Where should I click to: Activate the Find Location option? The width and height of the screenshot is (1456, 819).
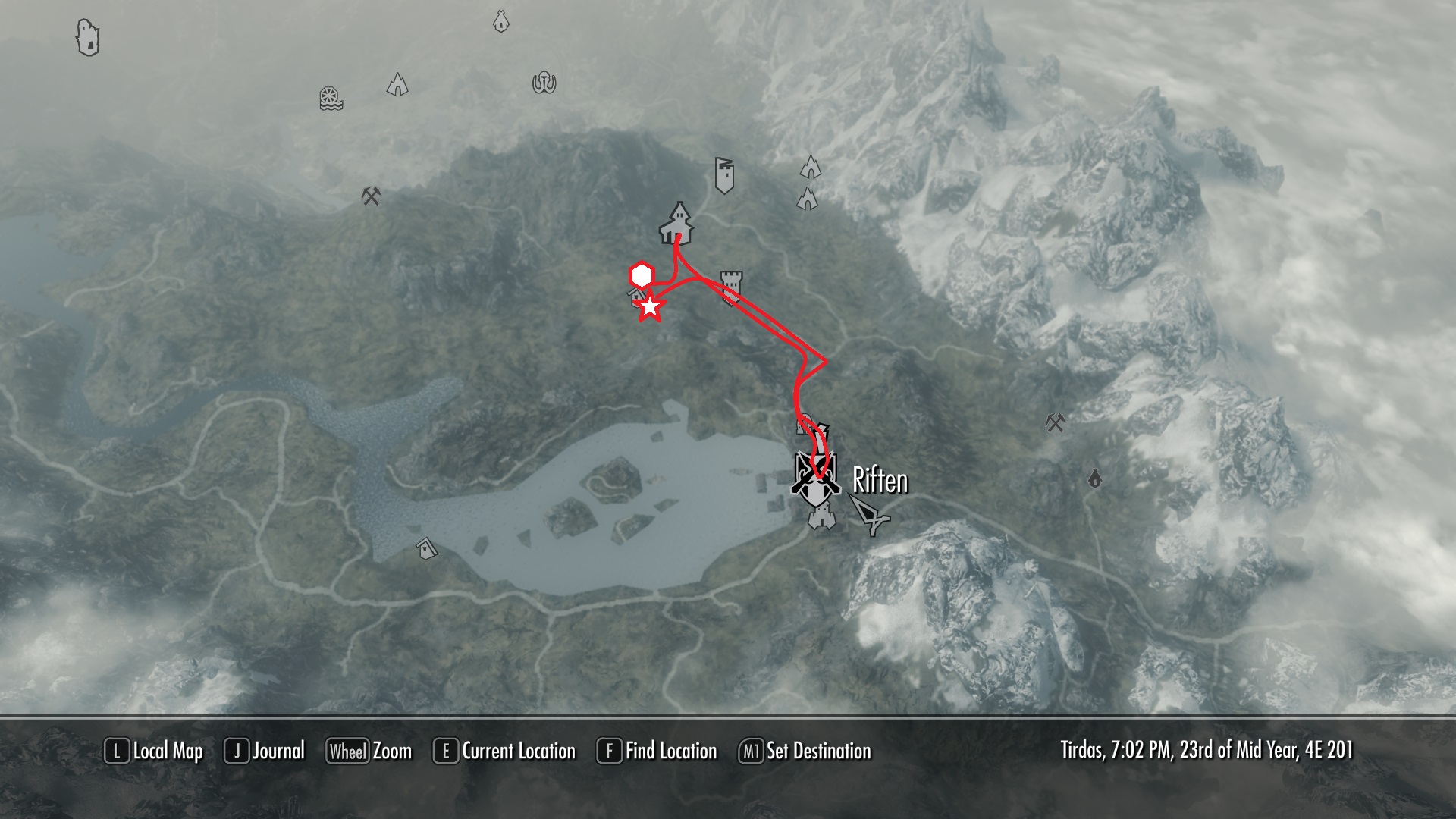pos(657,751)
